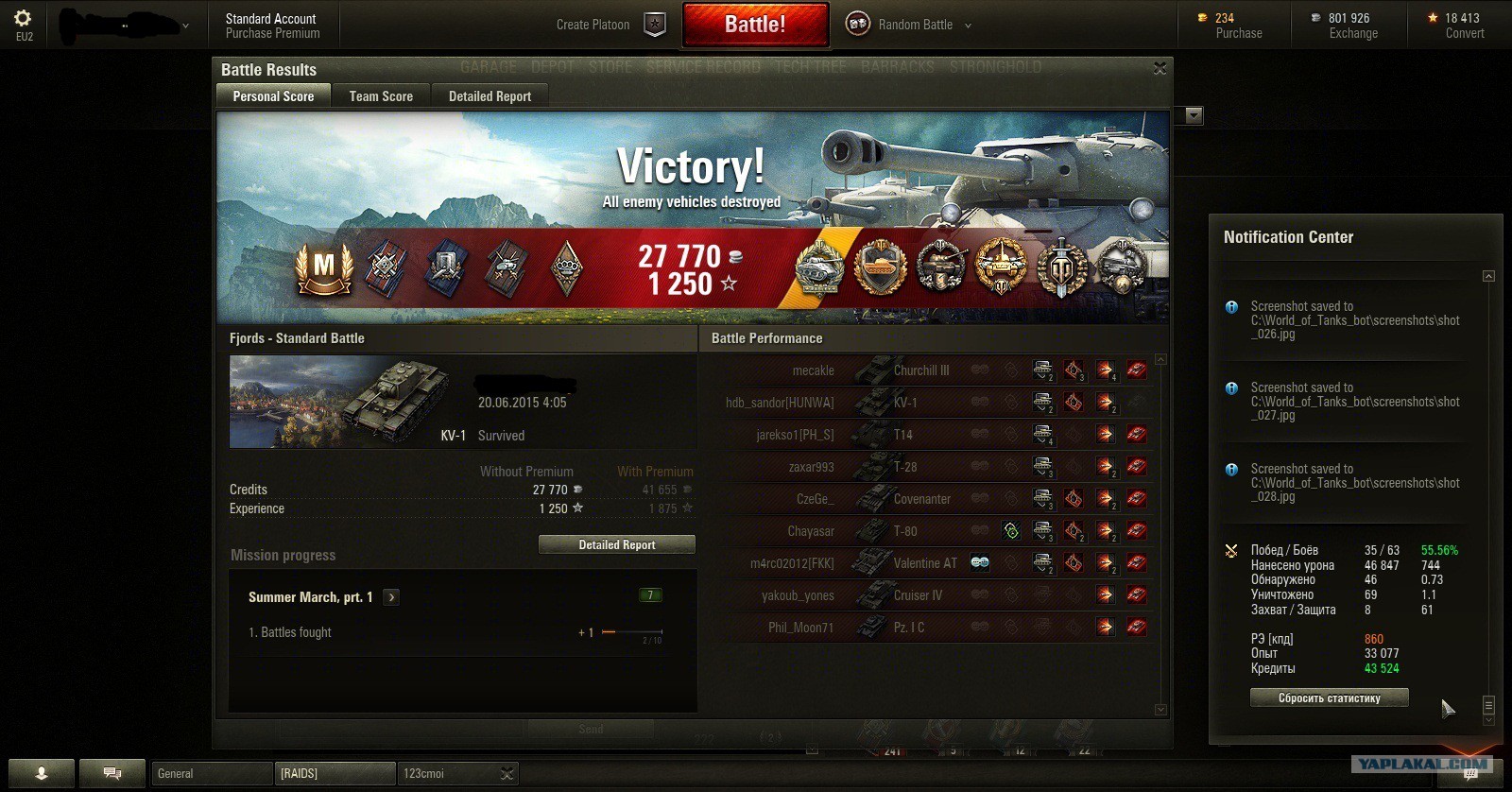This screenshot has height=792, width=1512.
Task: Reset statistics with the Сбросить статистику button
Action: tap(1329, 698)
